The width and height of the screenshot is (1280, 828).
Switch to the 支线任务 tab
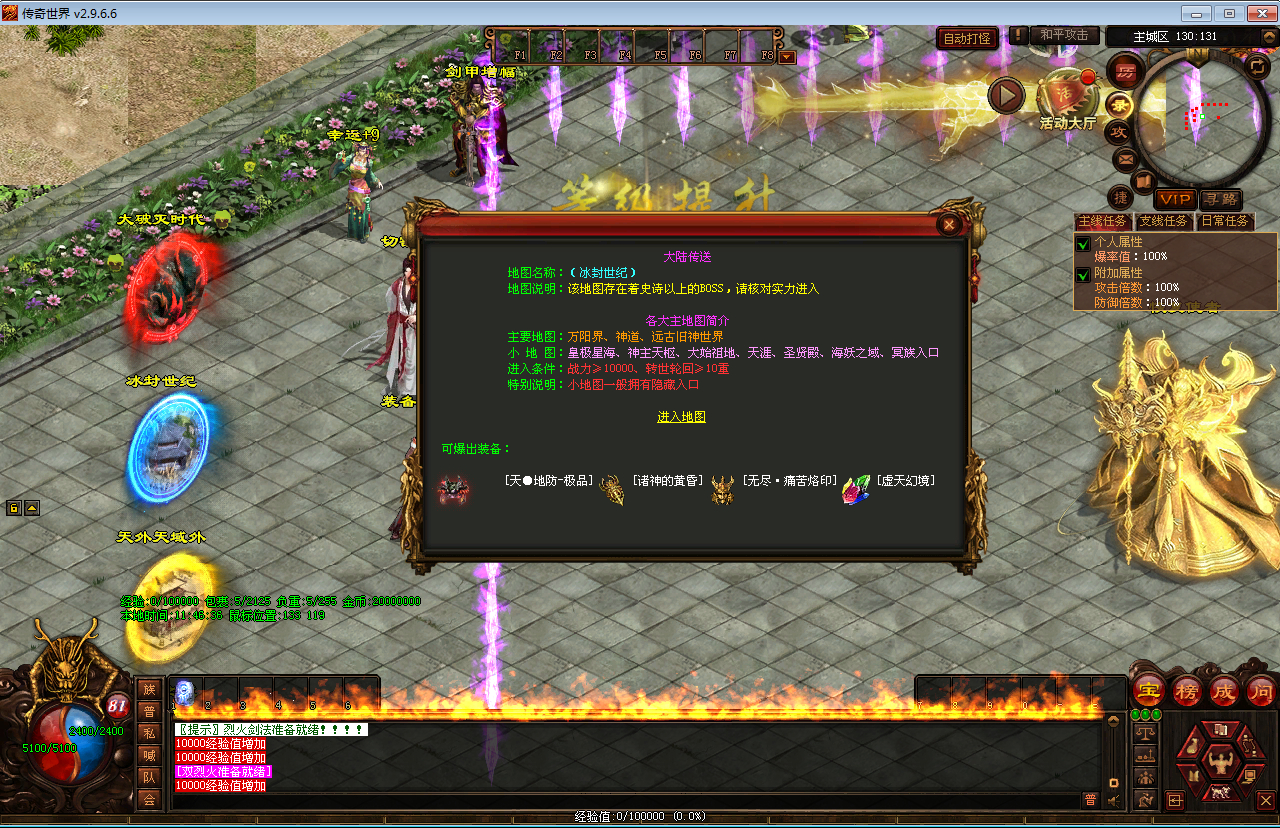tap(1165, 221)
